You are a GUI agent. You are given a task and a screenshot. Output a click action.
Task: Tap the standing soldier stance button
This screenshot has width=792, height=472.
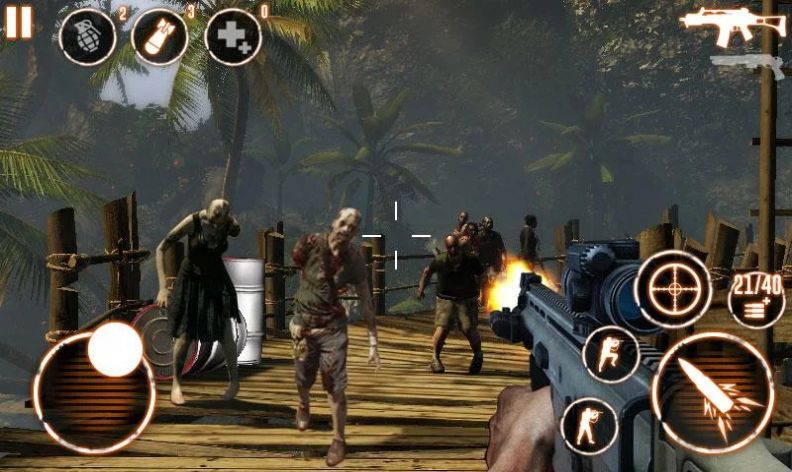pos(589,425)
